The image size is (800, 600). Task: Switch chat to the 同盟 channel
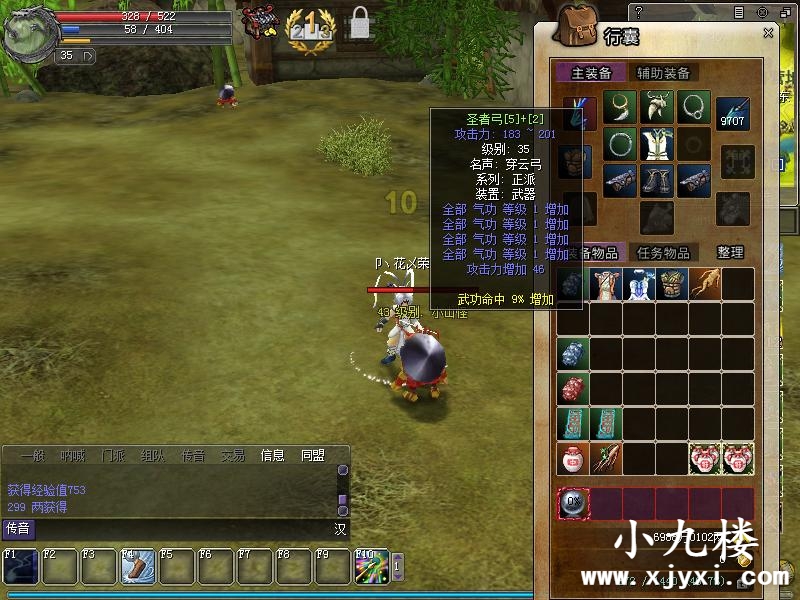tap(313, 455)
